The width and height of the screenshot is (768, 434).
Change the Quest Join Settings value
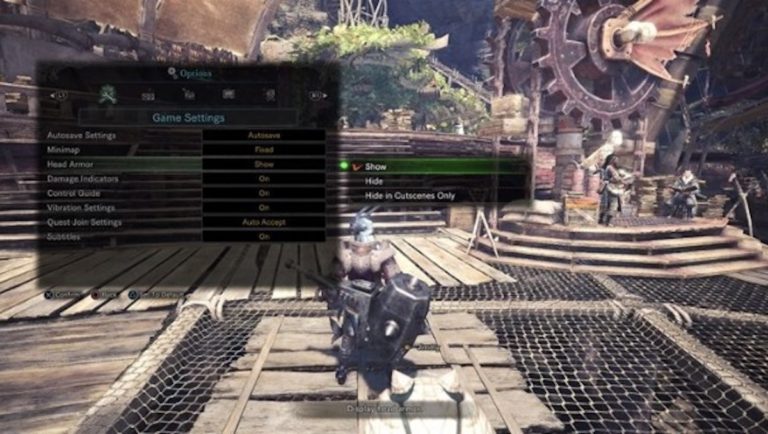(264, 222)
